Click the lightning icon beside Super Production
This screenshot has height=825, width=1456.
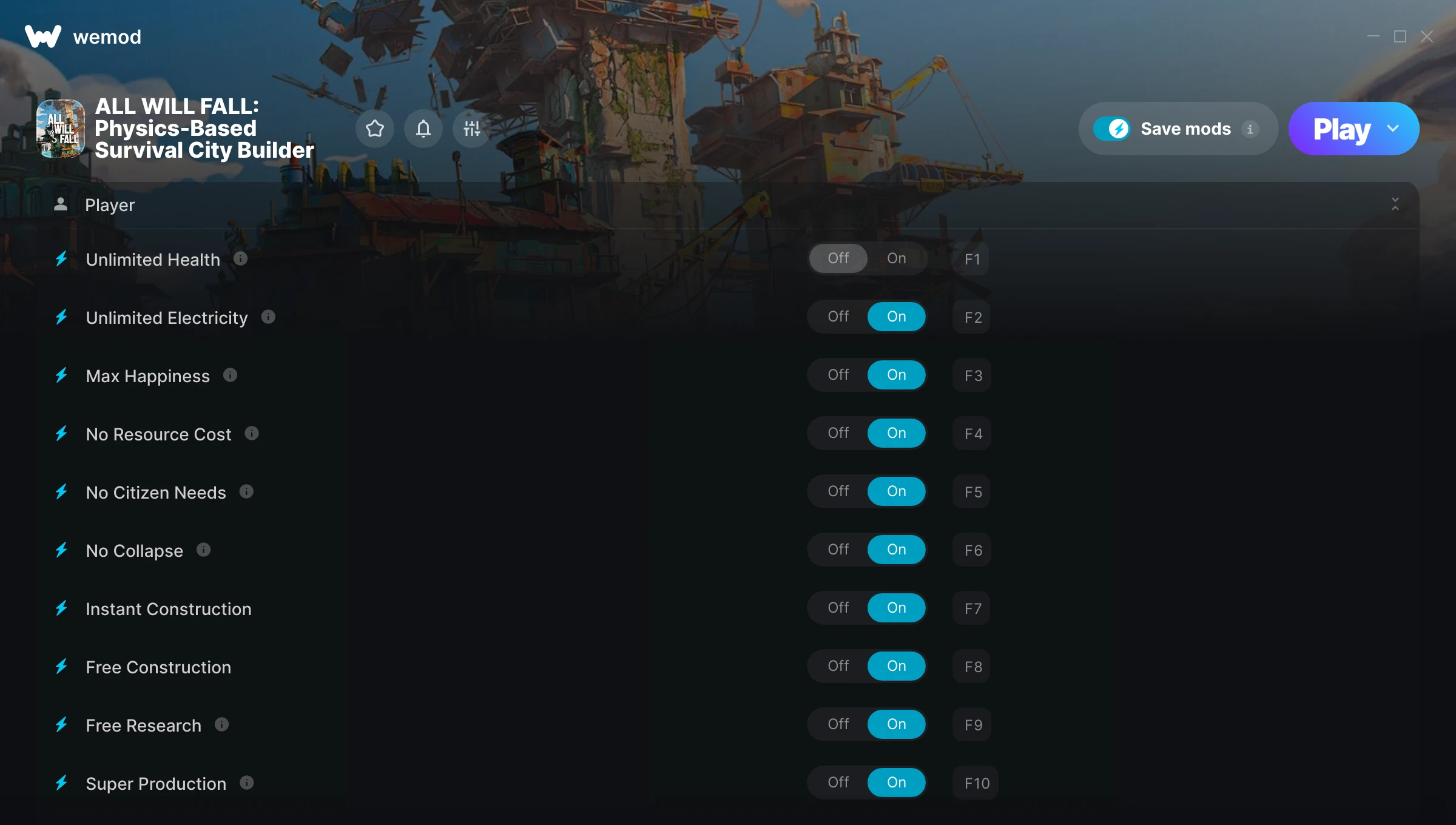(62, 783)
